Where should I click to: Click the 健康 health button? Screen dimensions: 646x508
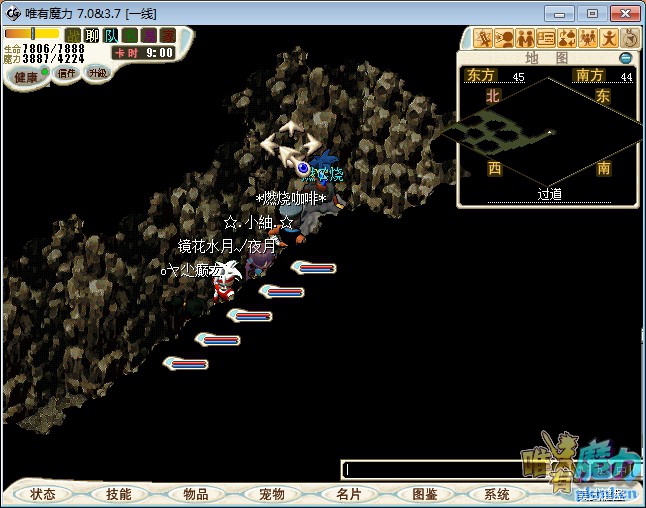click(26, 77)
